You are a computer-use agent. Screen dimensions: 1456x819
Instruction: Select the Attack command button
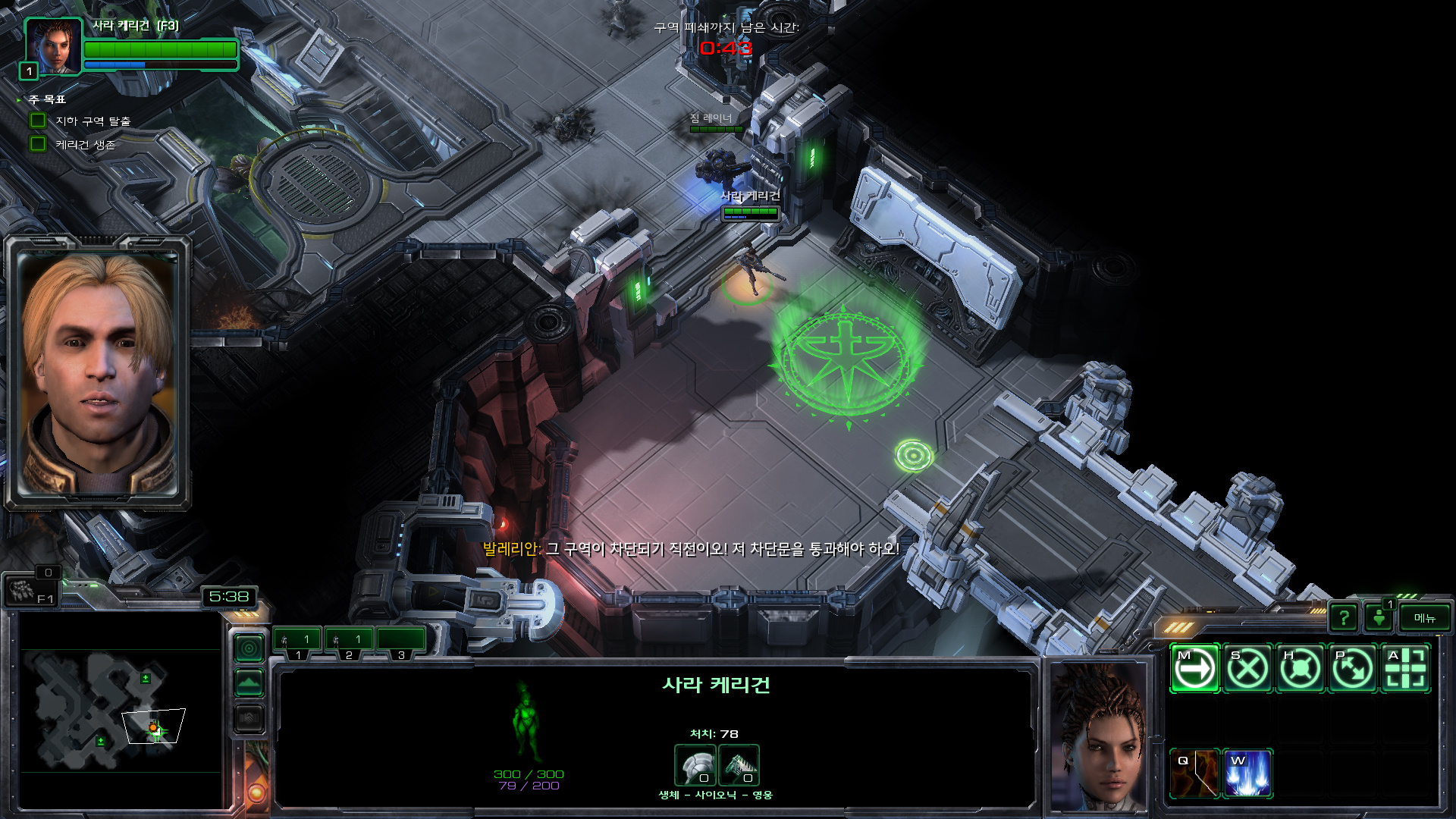[1405, 669]
